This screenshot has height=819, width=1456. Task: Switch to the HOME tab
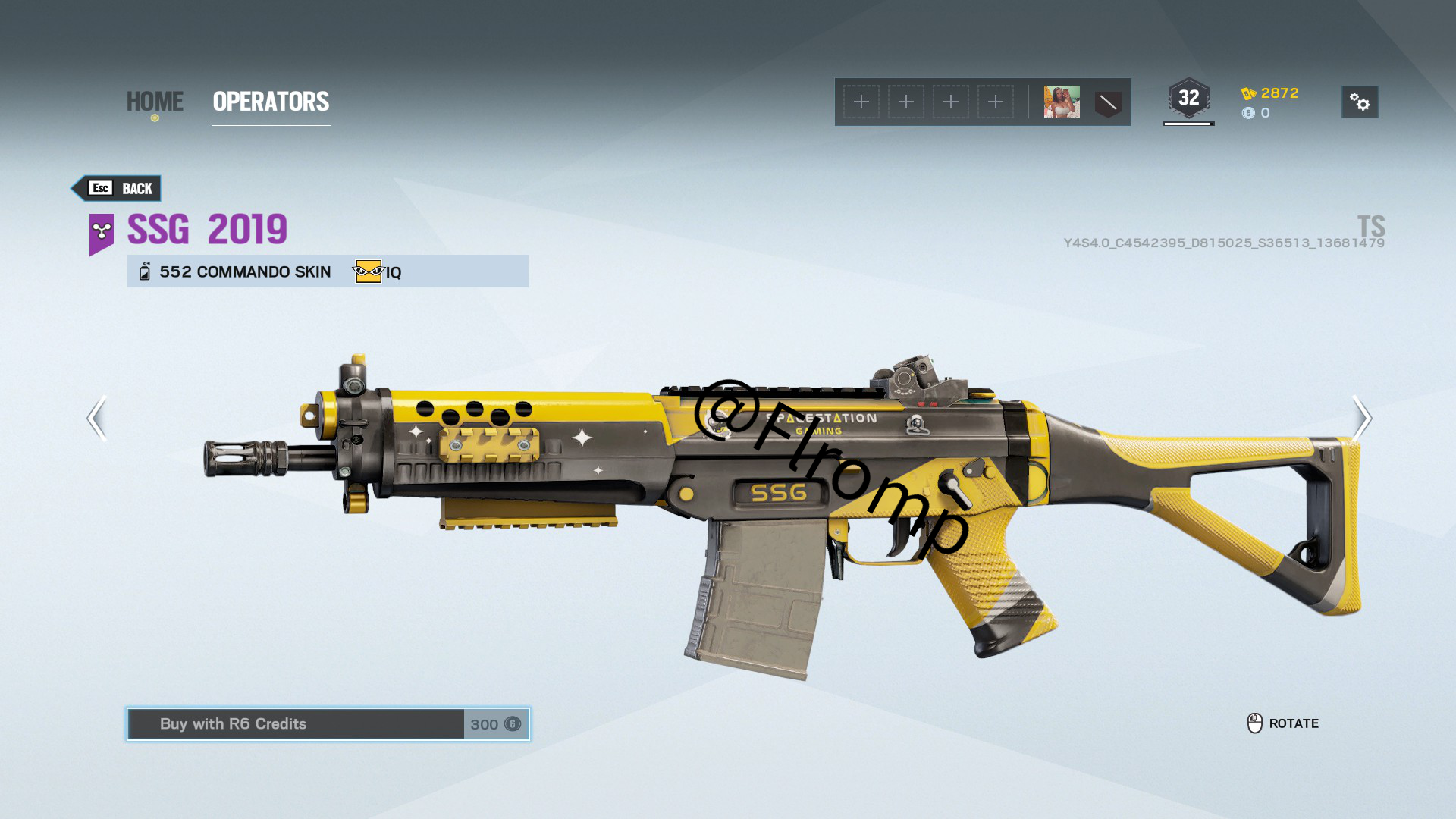click(x=155, y=102)
